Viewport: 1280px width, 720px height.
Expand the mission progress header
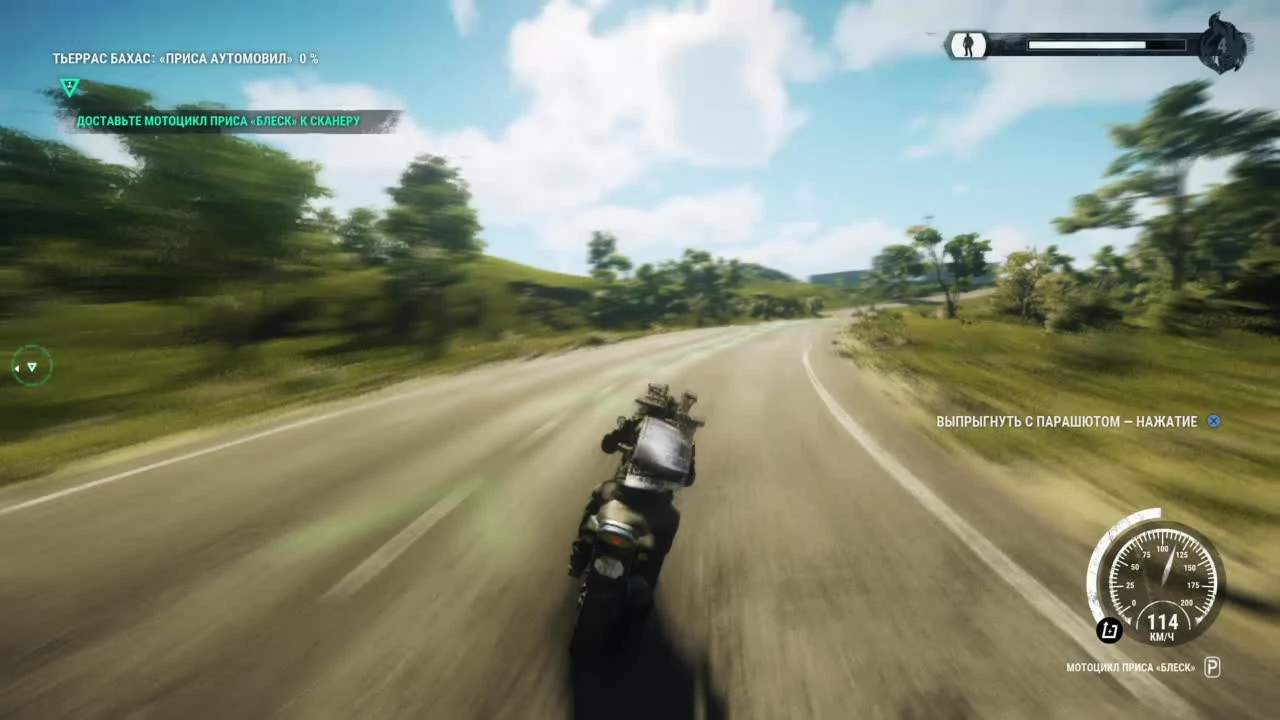click(x=185, y=58)
